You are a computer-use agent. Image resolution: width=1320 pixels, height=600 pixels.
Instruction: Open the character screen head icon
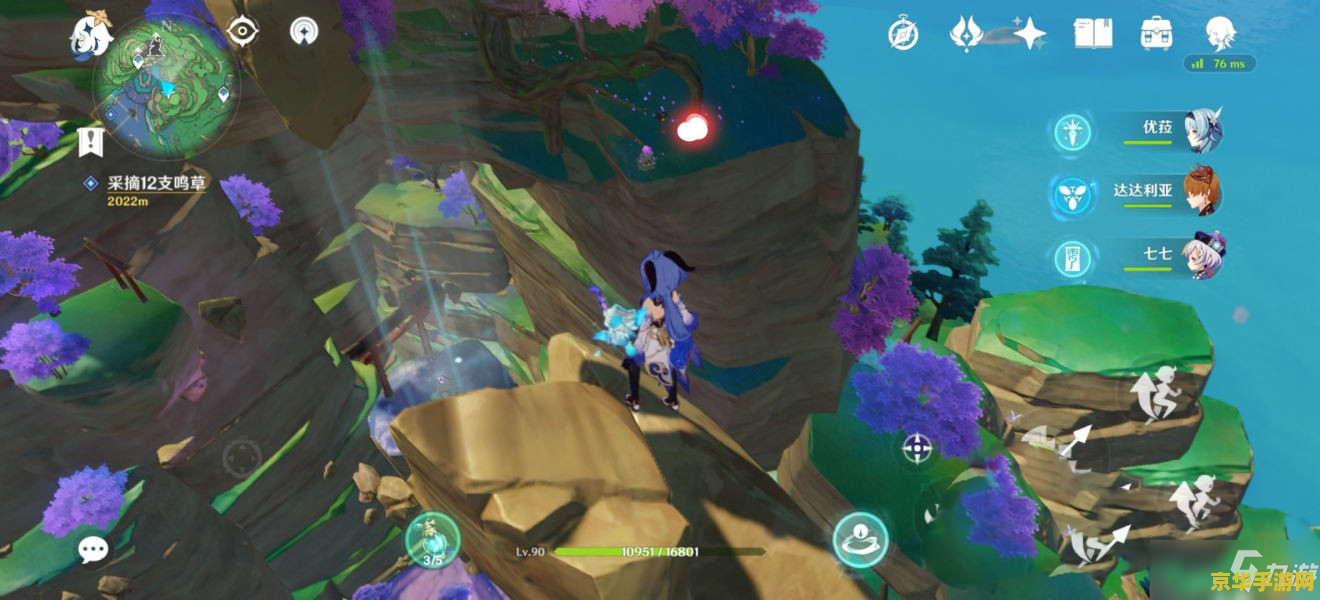(x=1220, y=33)
